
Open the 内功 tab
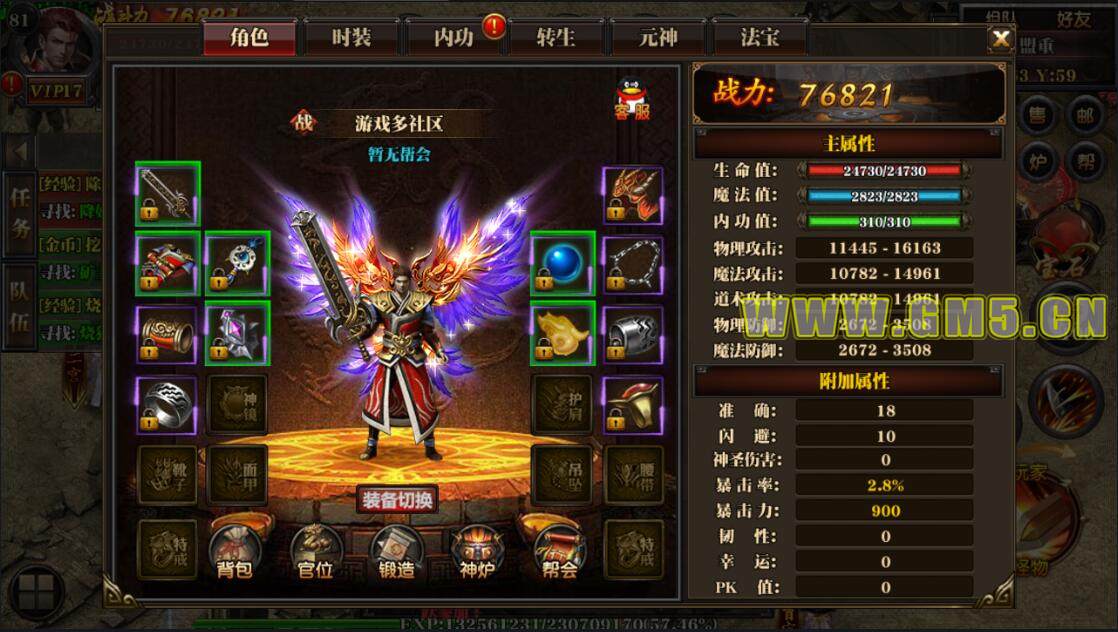pos(453,38)
